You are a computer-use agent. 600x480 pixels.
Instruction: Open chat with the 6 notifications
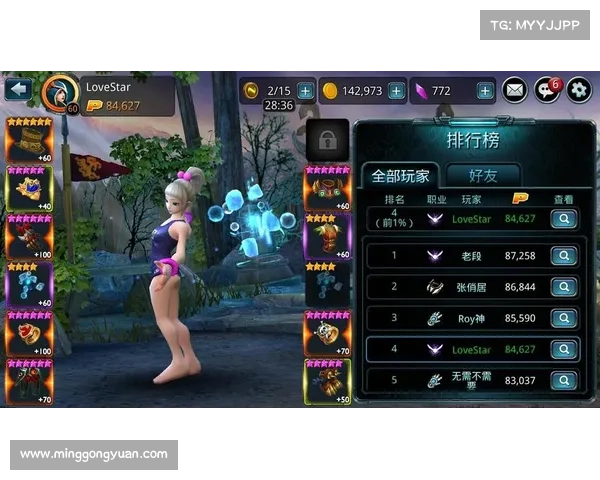pos(546,90)
